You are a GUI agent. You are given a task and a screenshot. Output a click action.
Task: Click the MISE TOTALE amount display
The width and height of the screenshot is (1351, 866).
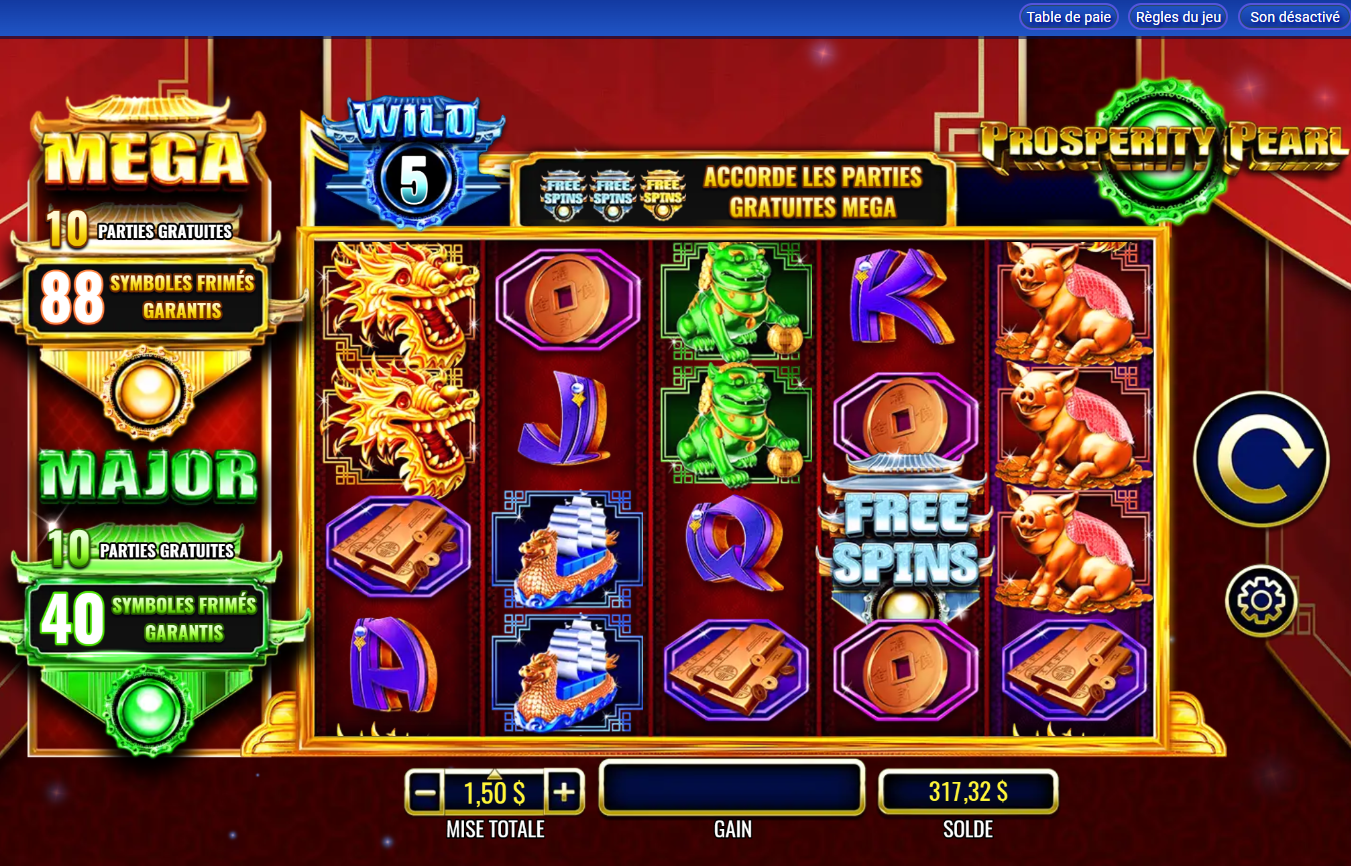(495, 790)
